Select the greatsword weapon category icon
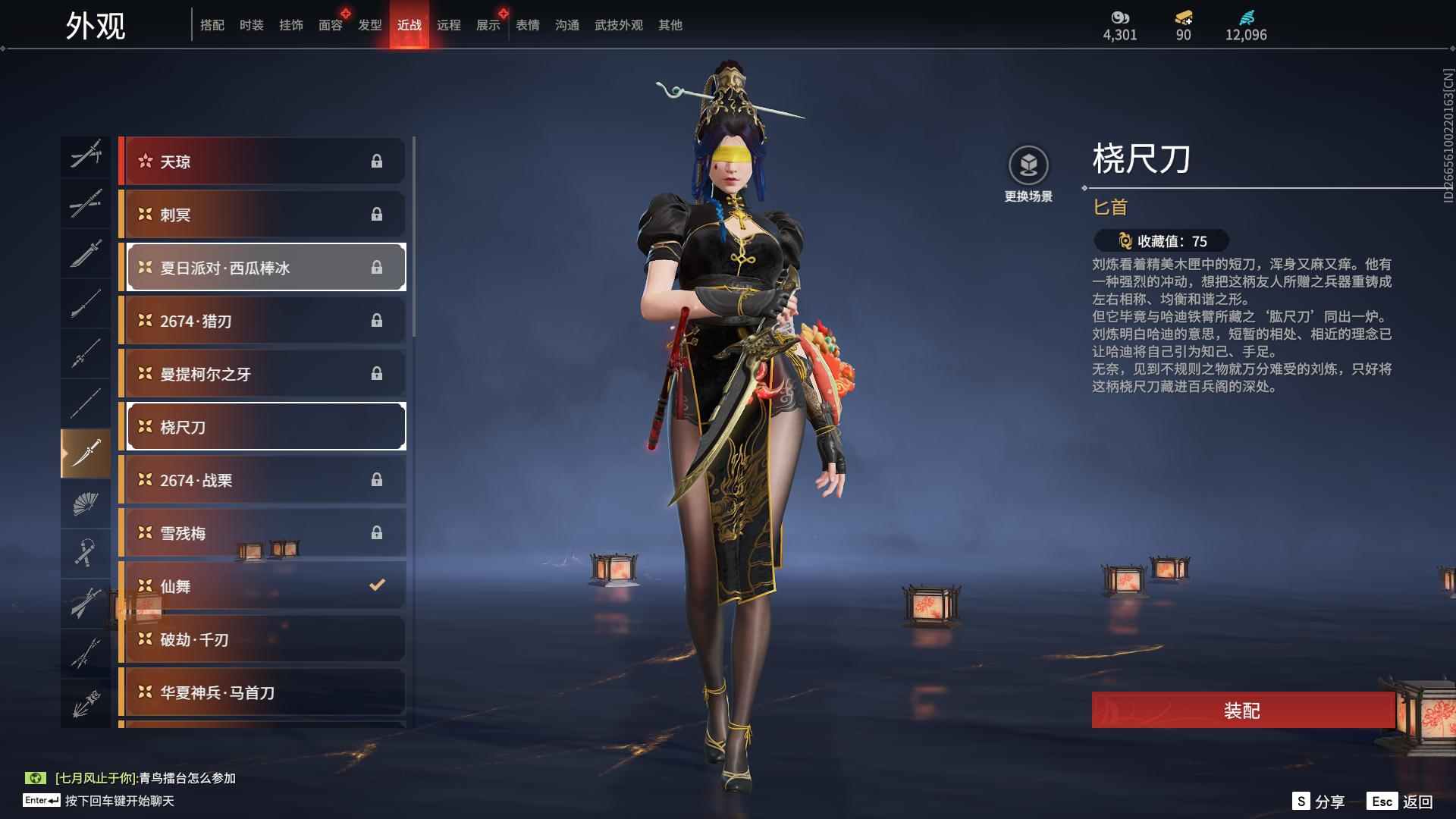 point(86,254)
